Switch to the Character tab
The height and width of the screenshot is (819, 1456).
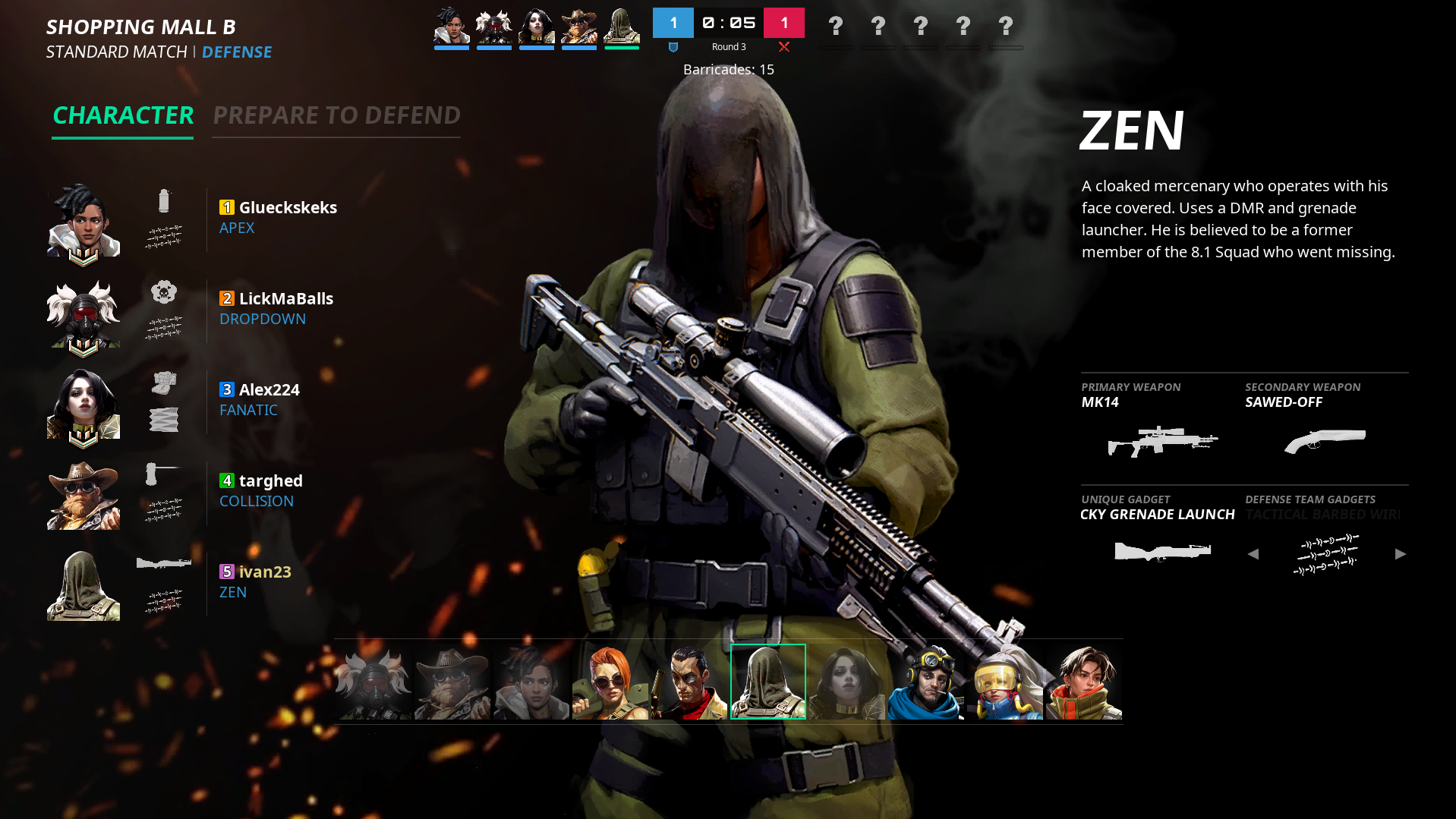click(123, 115)
